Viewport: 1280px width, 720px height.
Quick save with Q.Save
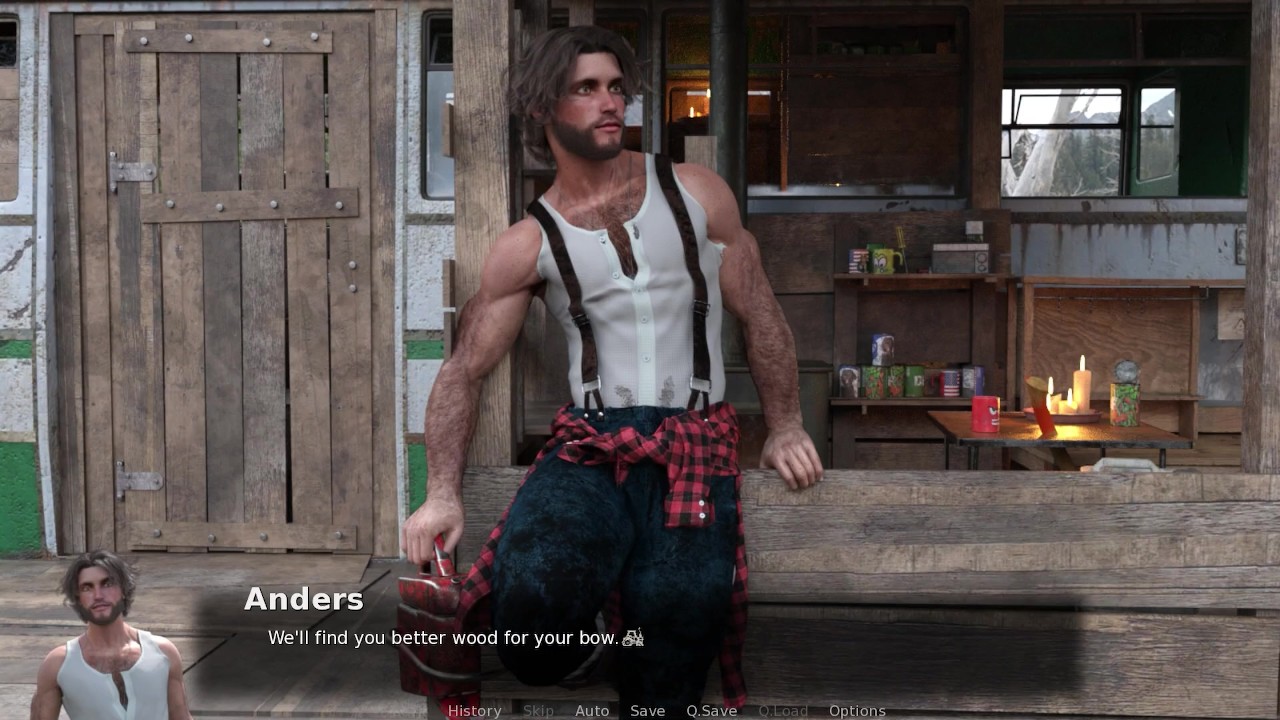click(x=711, y=711)
